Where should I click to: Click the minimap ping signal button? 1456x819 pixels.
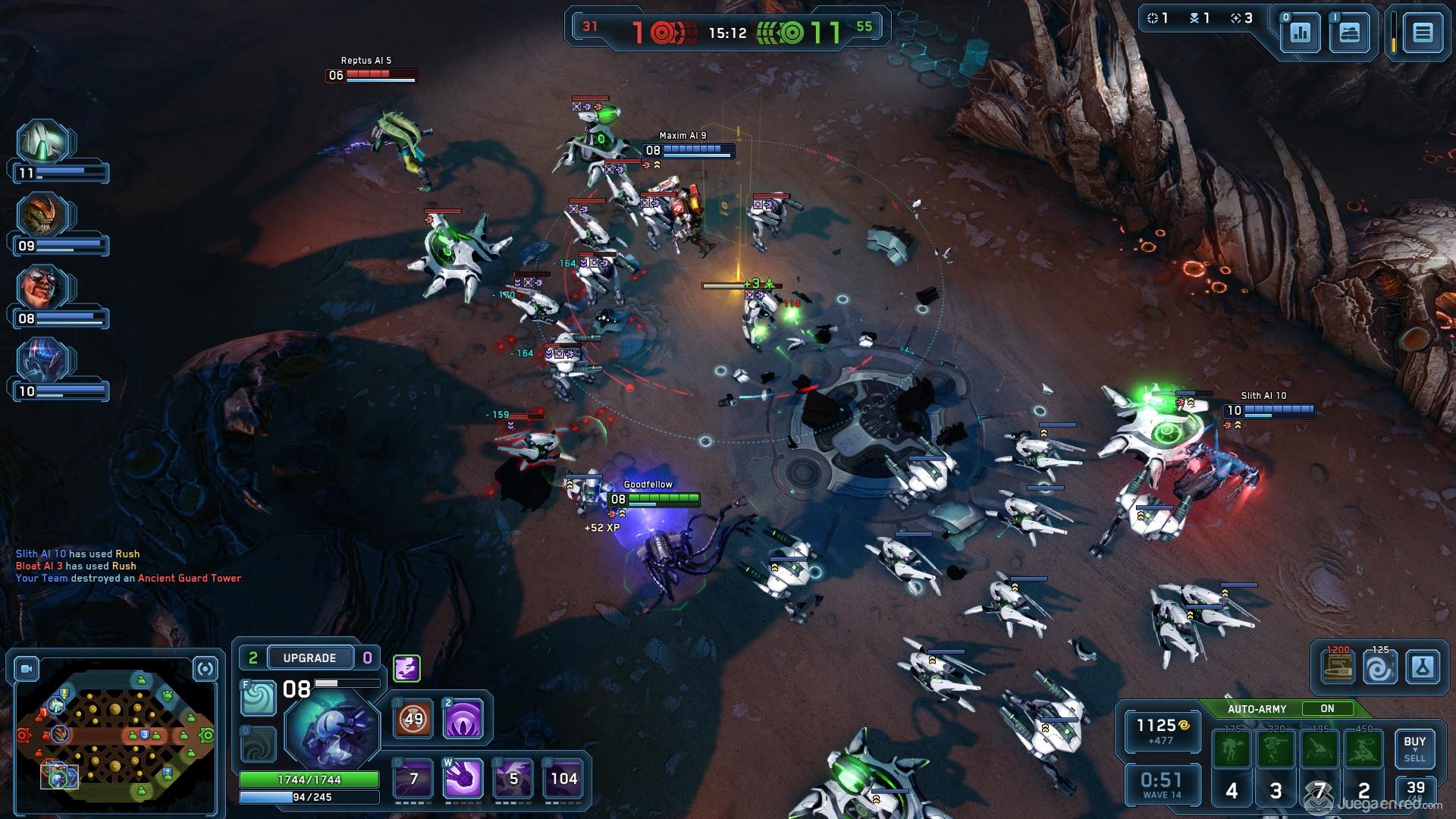point(206,669)
